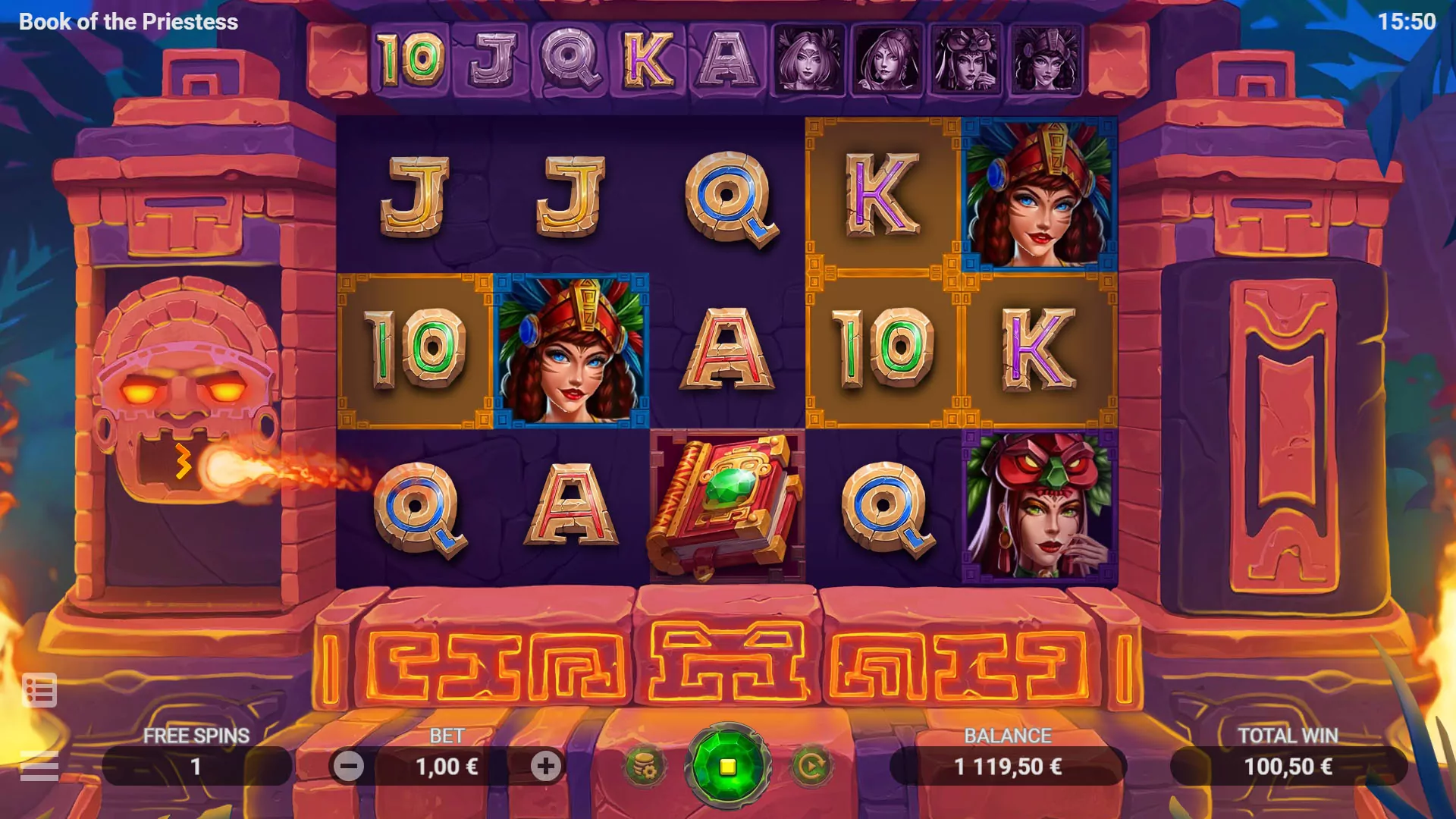
Task: Click the BET amount showing 1,00 €
Action: click(447, 766)
